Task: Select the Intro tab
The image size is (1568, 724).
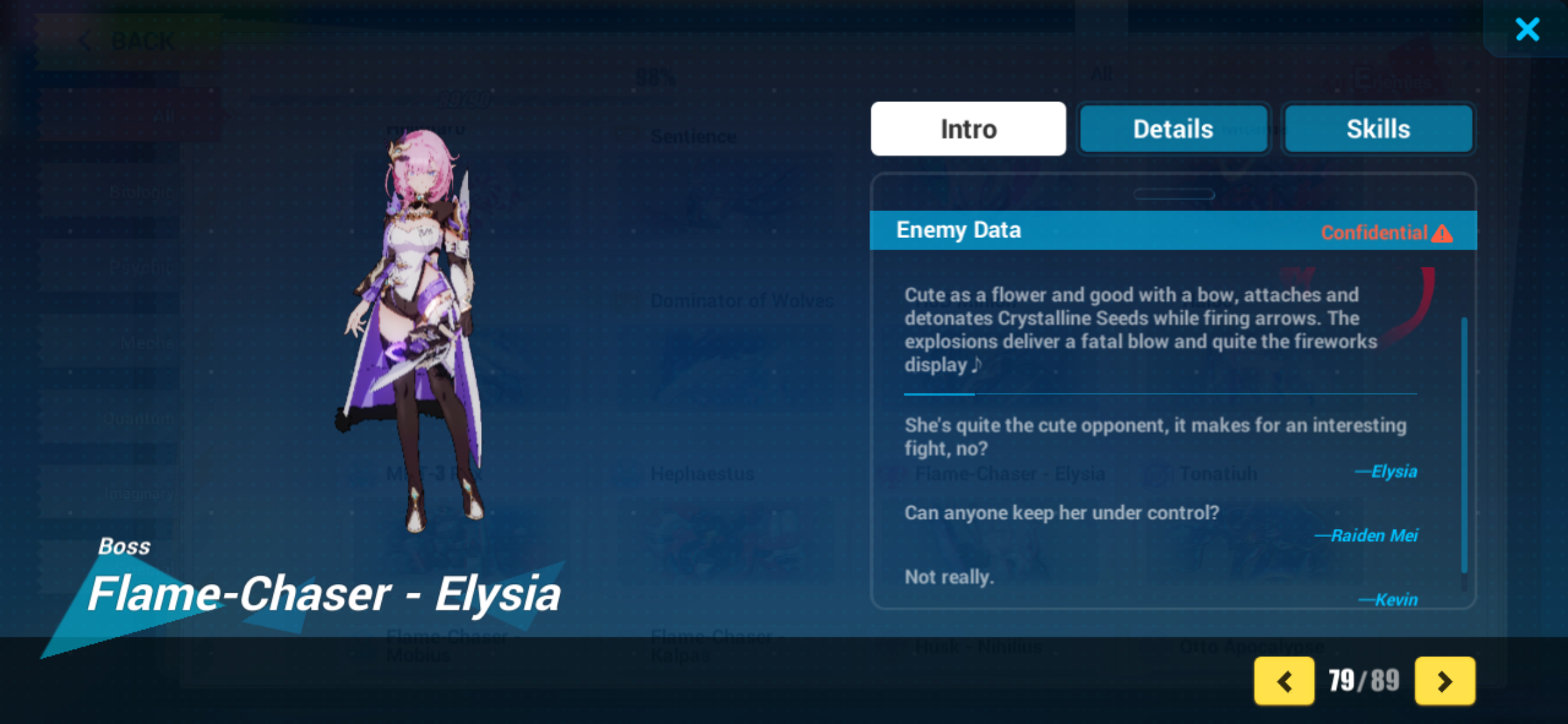Action: pos(968,129)
